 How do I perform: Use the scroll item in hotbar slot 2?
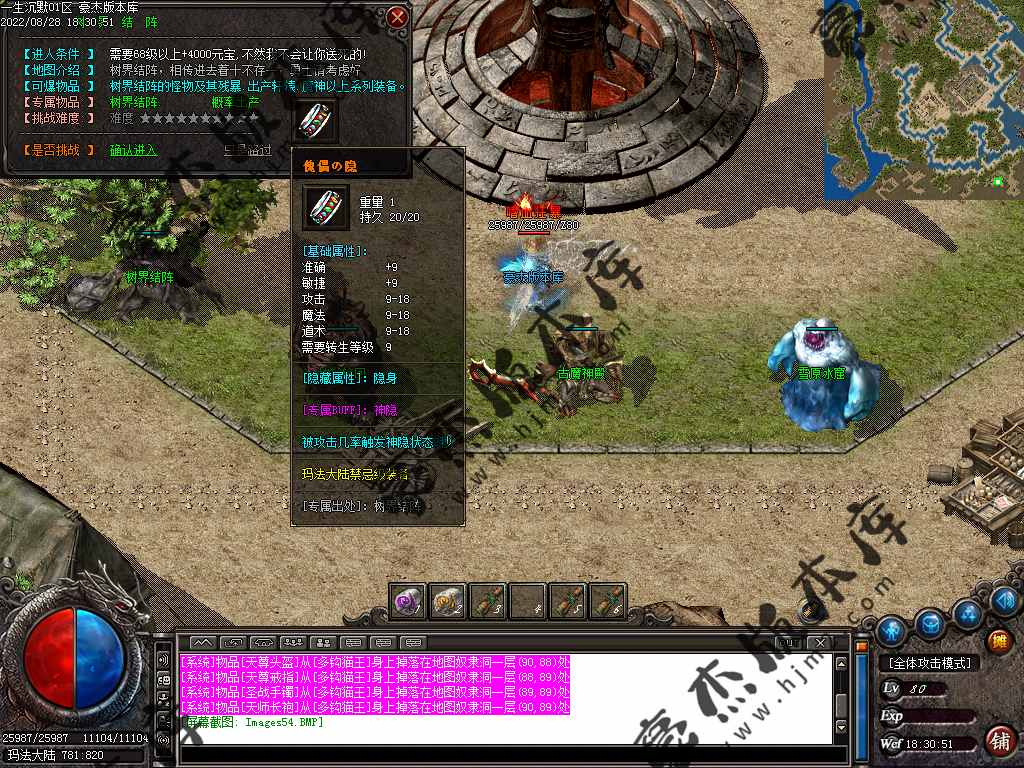click(448, 601)
